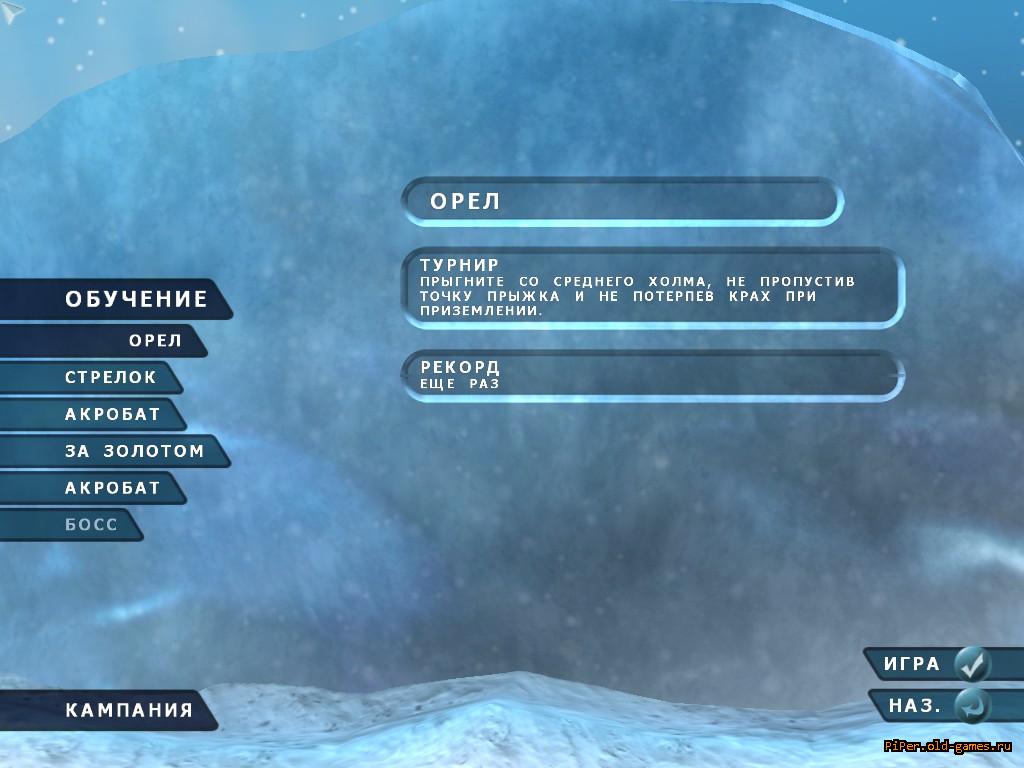This screenshot has height=768, width=1024.
Task: Select the ЗА ЗОЛОТОМ challenge
Action: pyautogui.click(x=134, y=451)
